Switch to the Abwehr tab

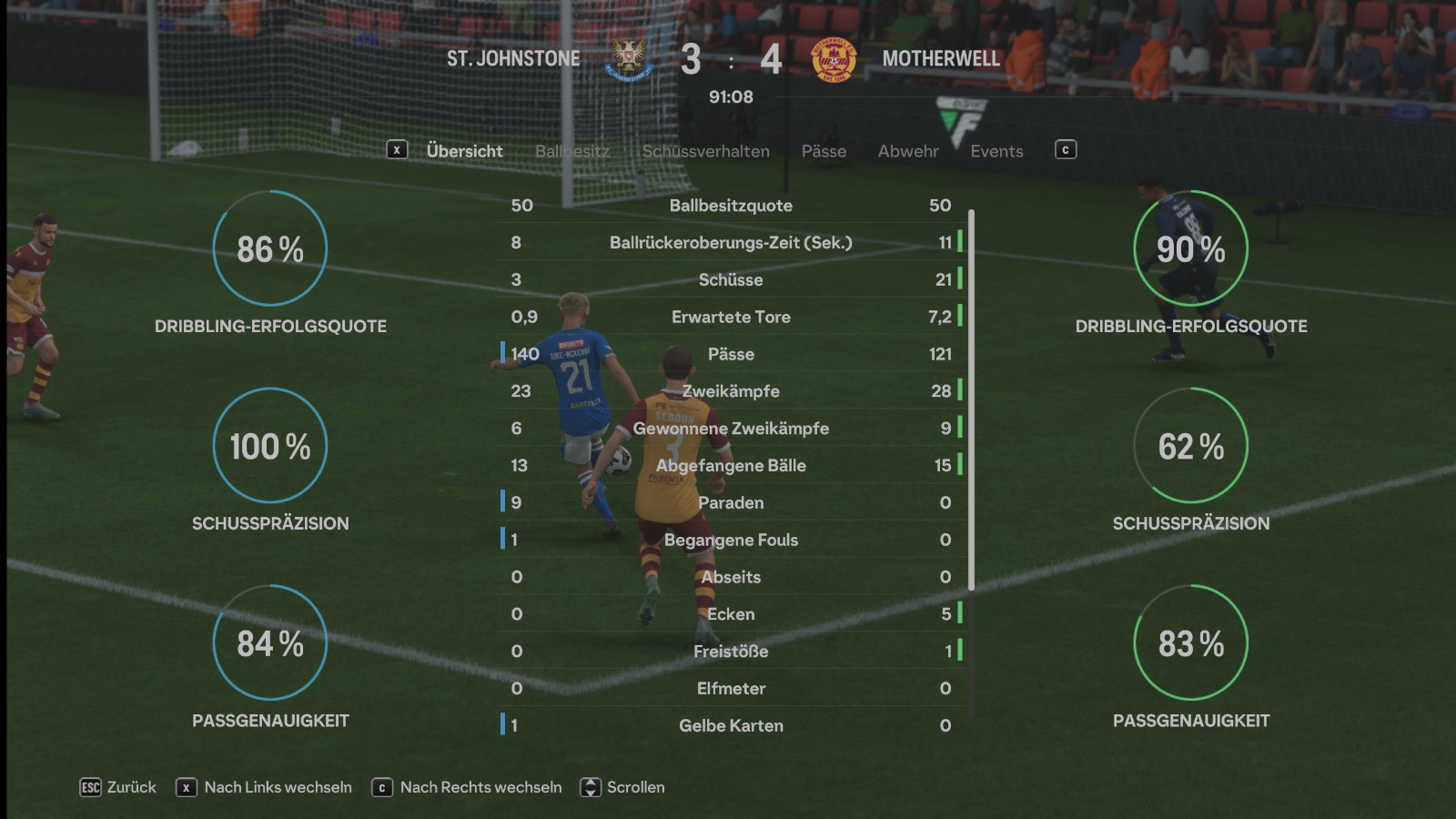pyautogui.click(x=907, y=151)
